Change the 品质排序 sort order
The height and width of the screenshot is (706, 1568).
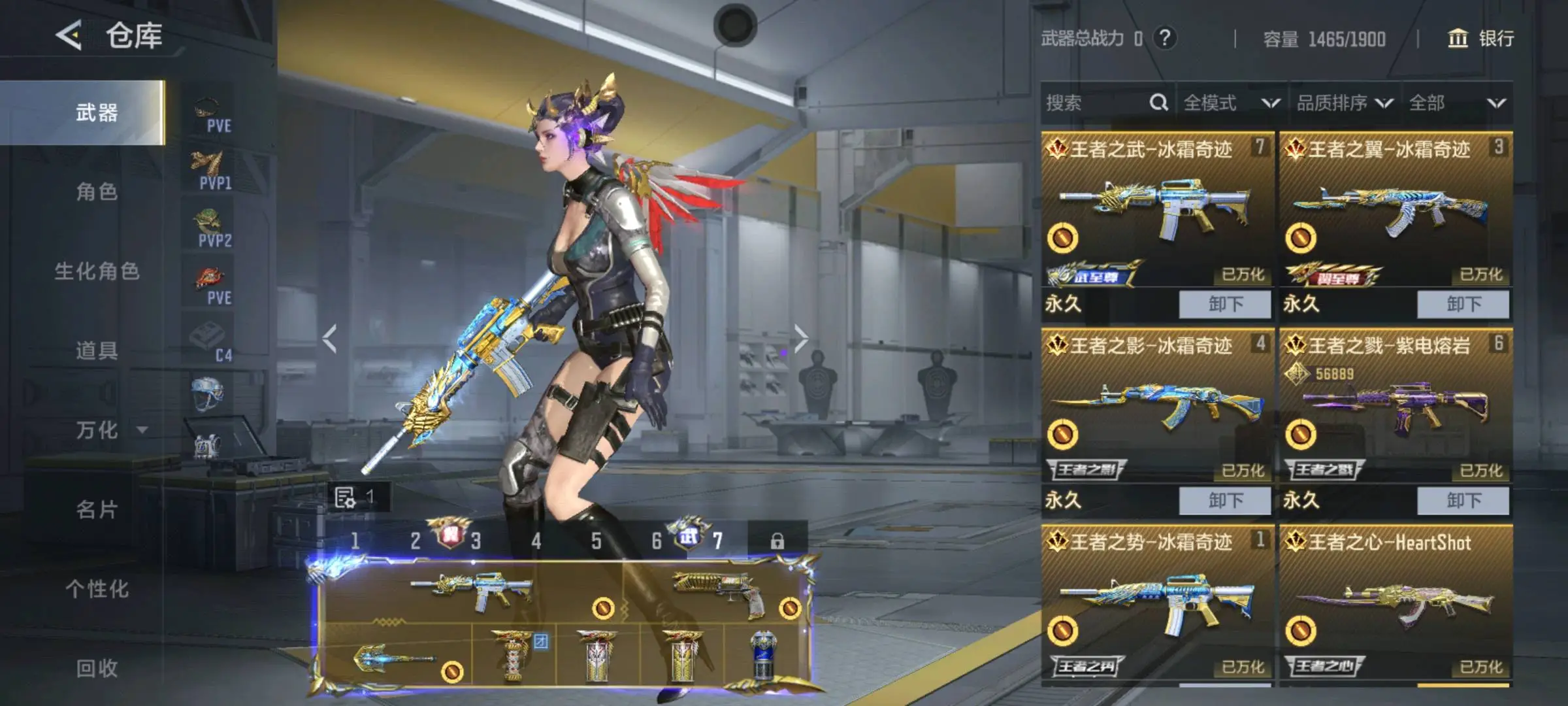(x=1344, y=103)
